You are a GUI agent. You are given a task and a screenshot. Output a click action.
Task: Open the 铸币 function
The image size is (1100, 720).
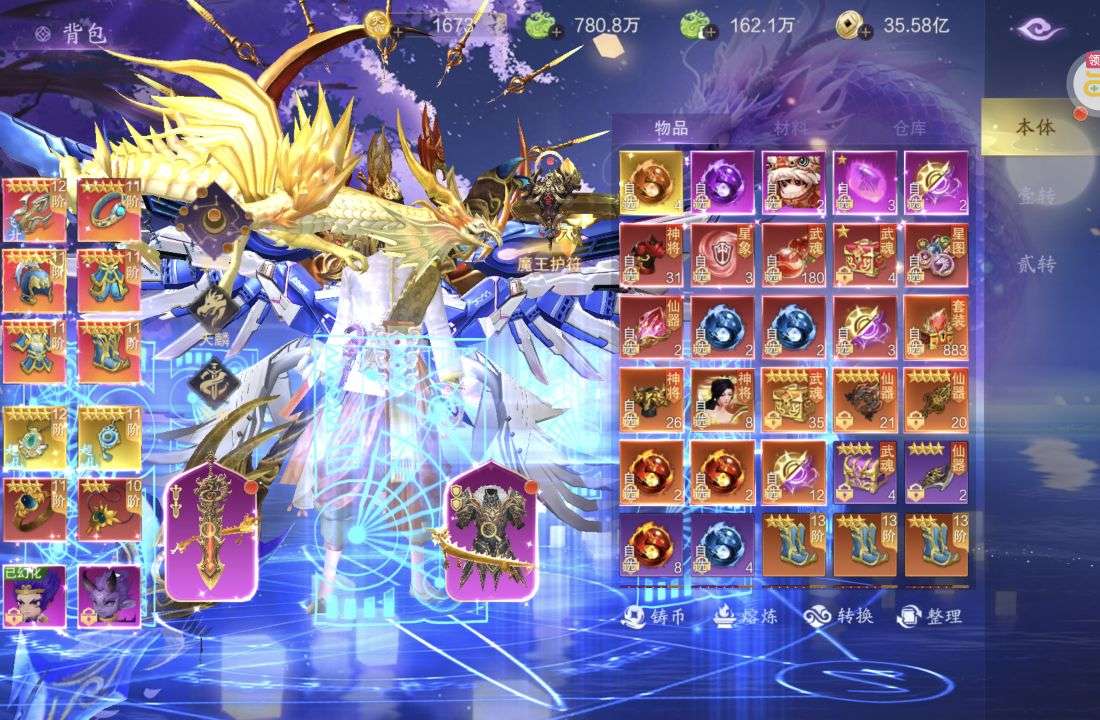[654, 616]
